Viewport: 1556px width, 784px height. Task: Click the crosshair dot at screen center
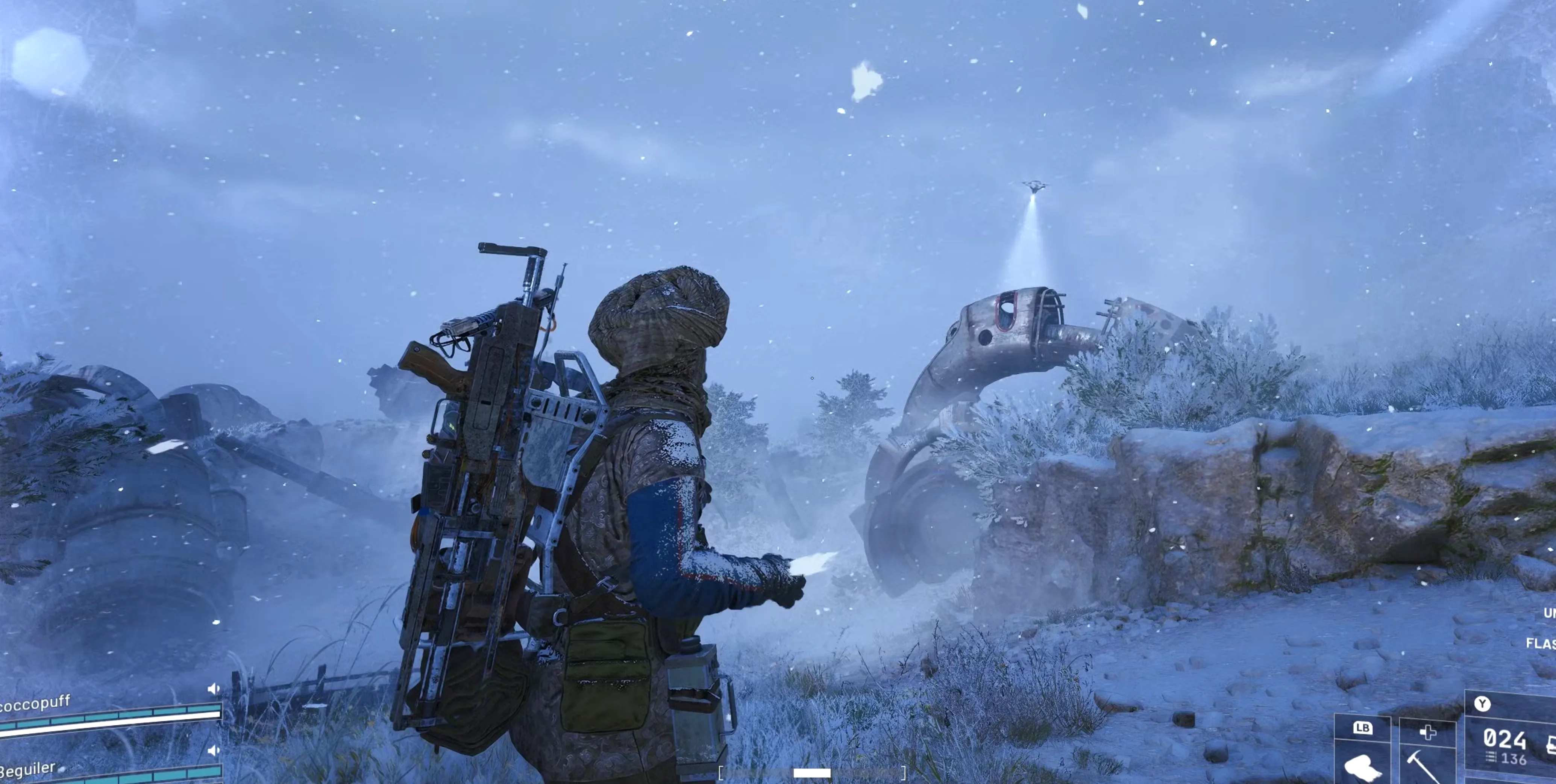point(812,378)
